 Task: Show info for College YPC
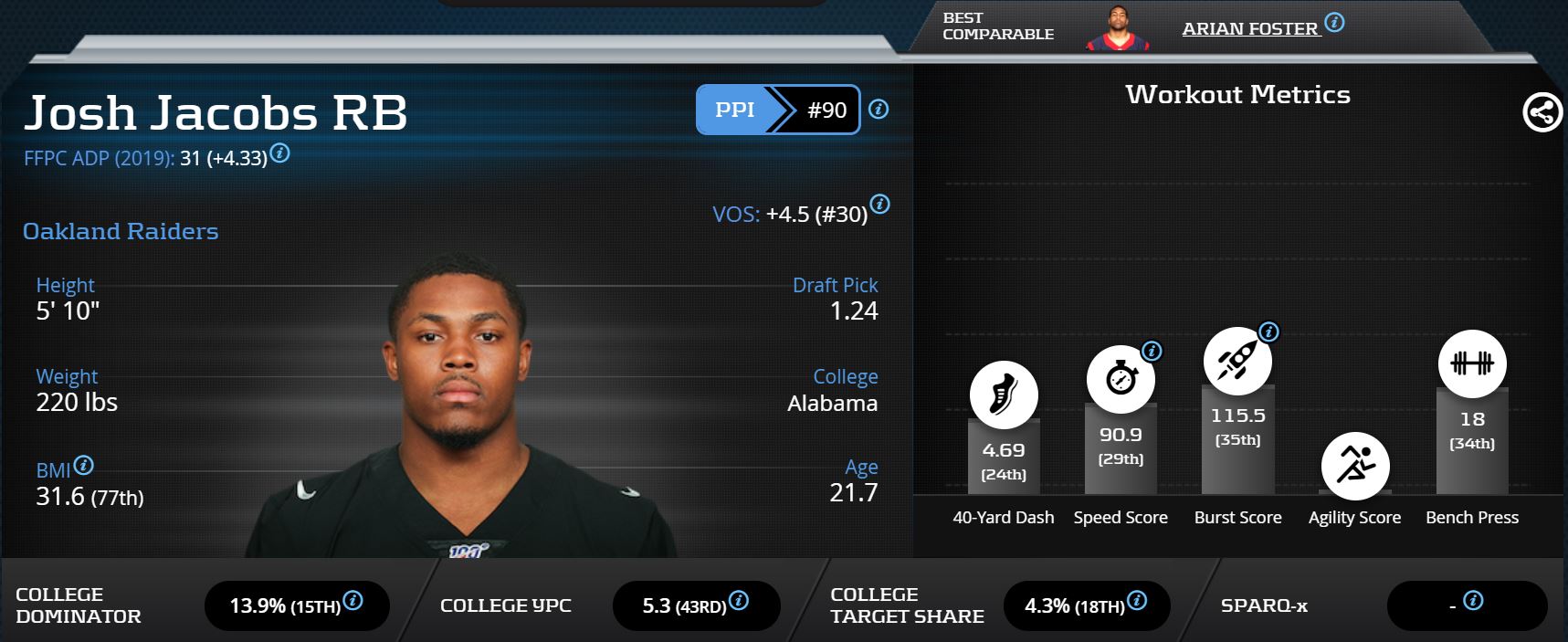pos(739,601)
